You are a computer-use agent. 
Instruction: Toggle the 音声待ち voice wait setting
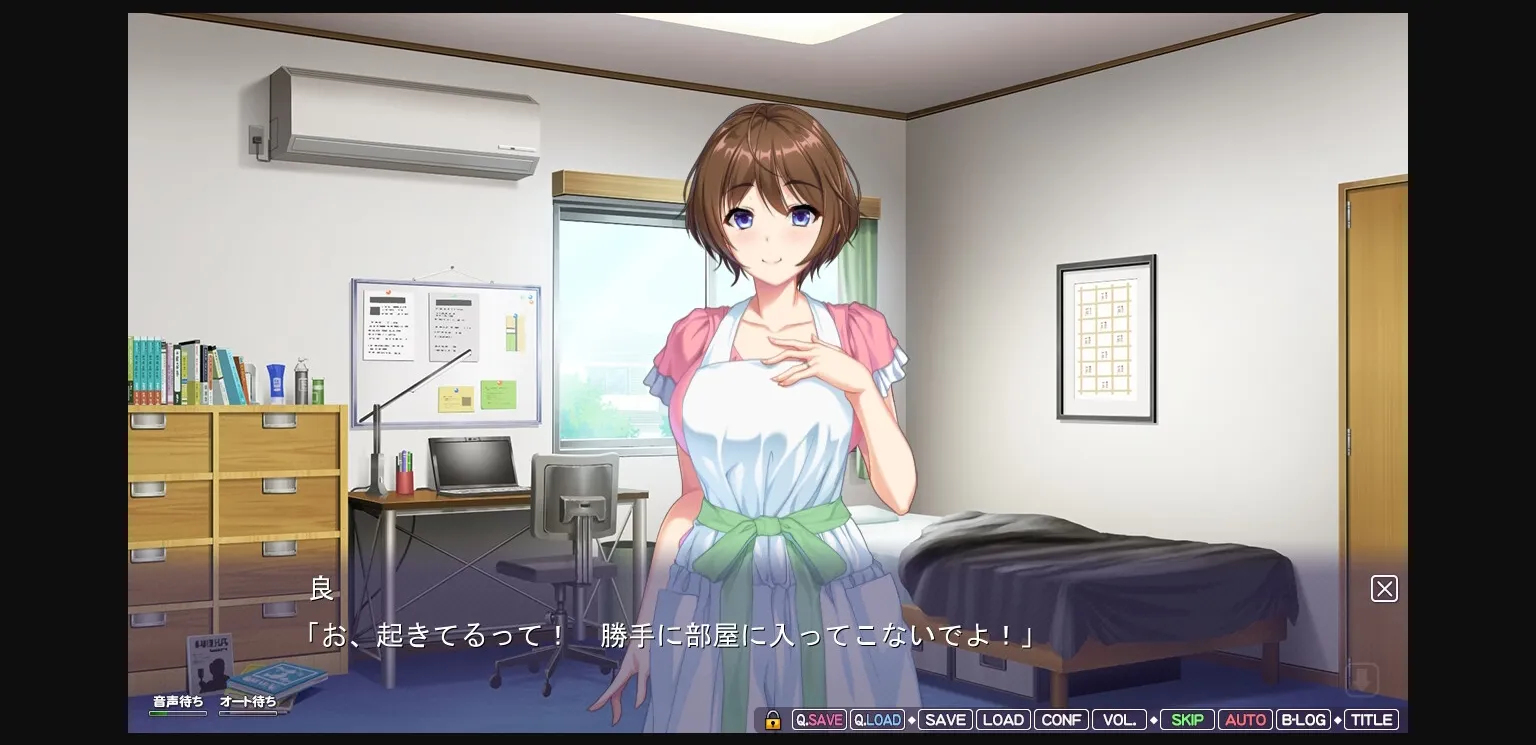178,702
